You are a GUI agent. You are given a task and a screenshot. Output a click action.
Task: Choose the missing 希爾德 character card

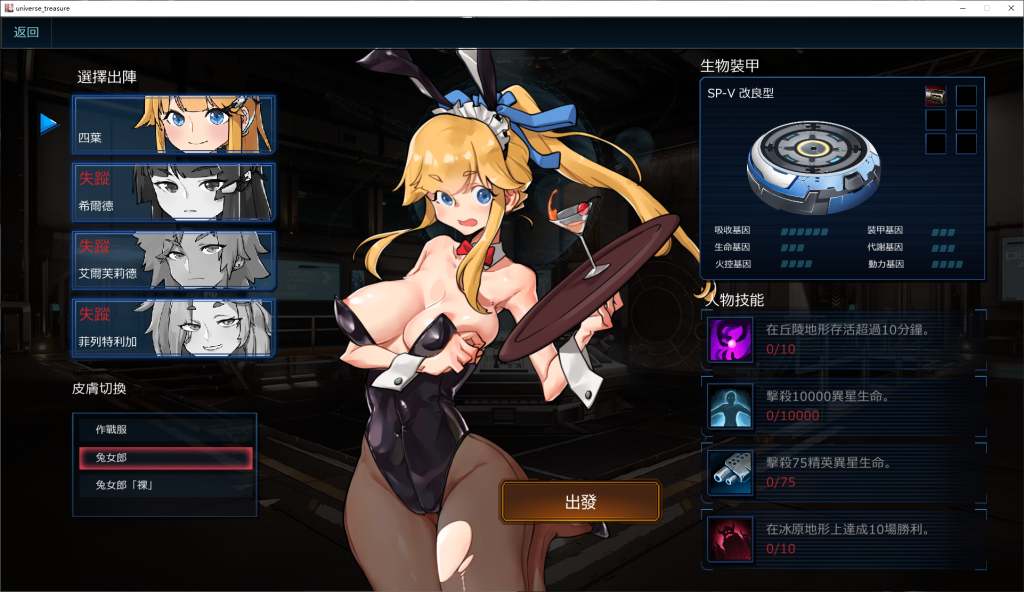173,192
